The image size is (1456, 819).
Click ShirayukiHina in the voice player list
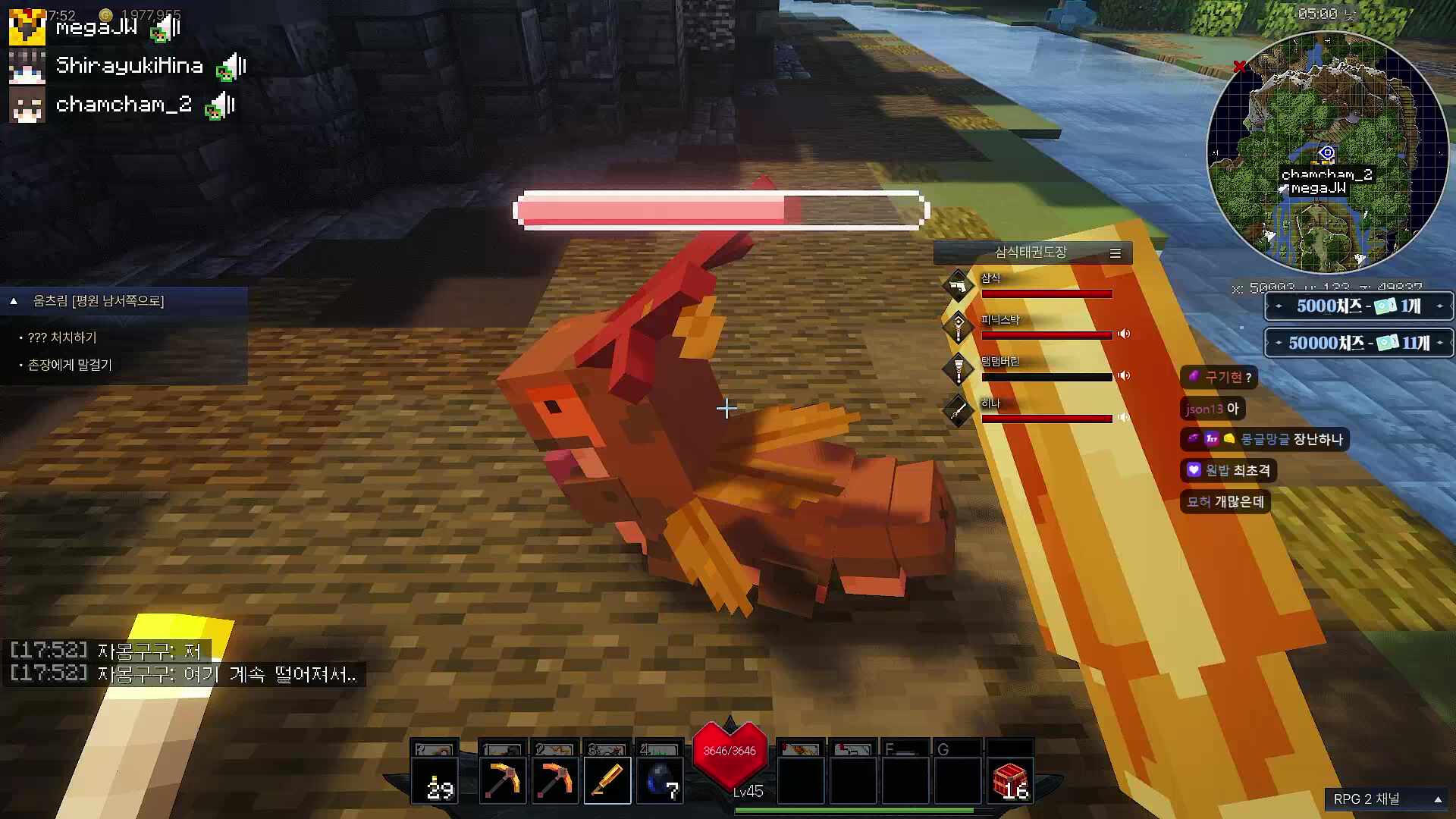129,66
